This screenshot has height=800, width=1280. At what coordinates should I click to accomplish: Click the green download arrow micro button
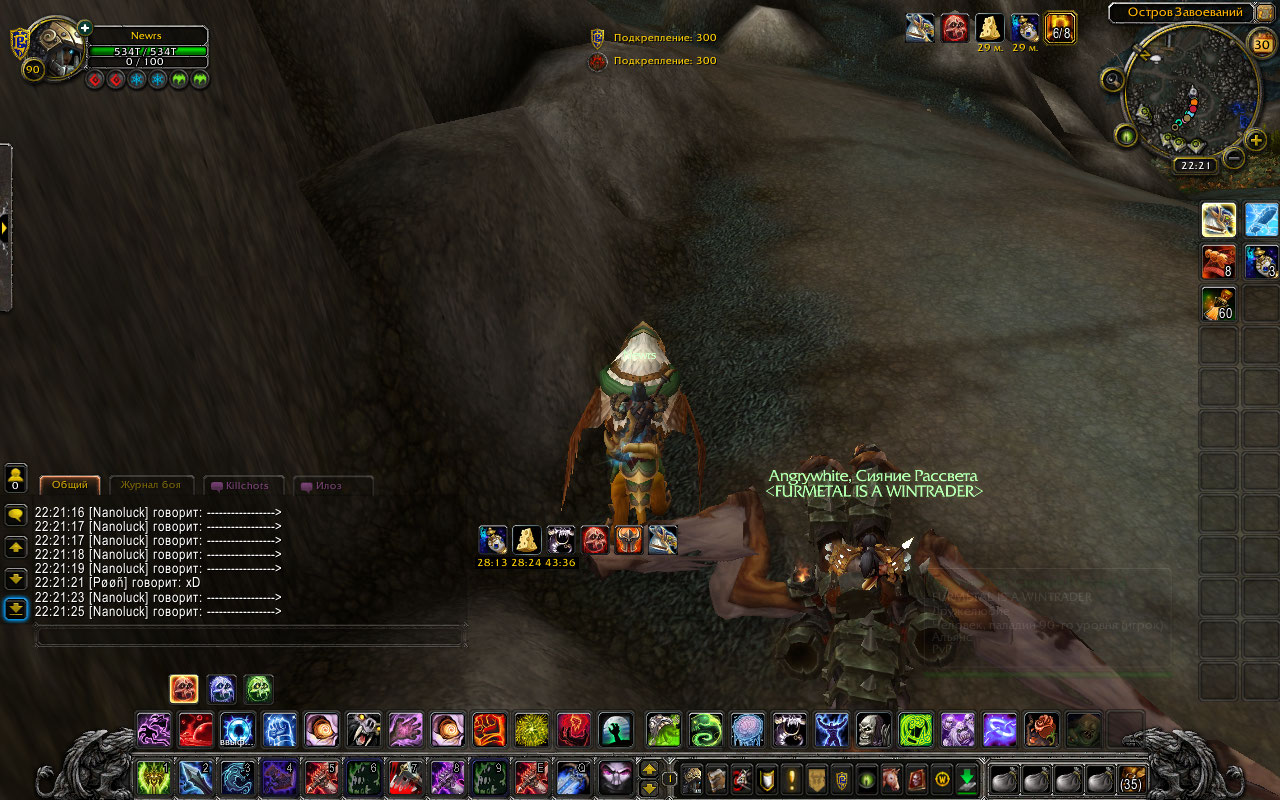click(x=966, y=778)
